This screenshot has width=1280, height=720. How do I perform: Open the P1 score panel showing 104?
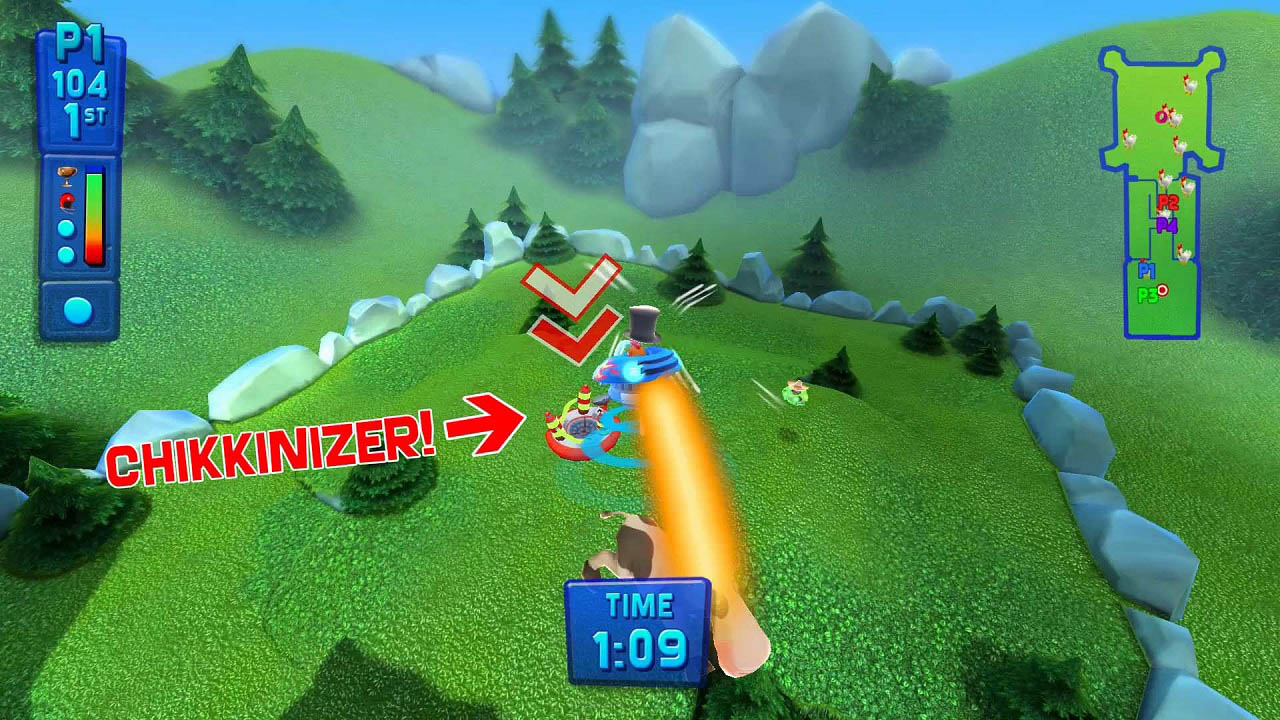click(75, 82)
